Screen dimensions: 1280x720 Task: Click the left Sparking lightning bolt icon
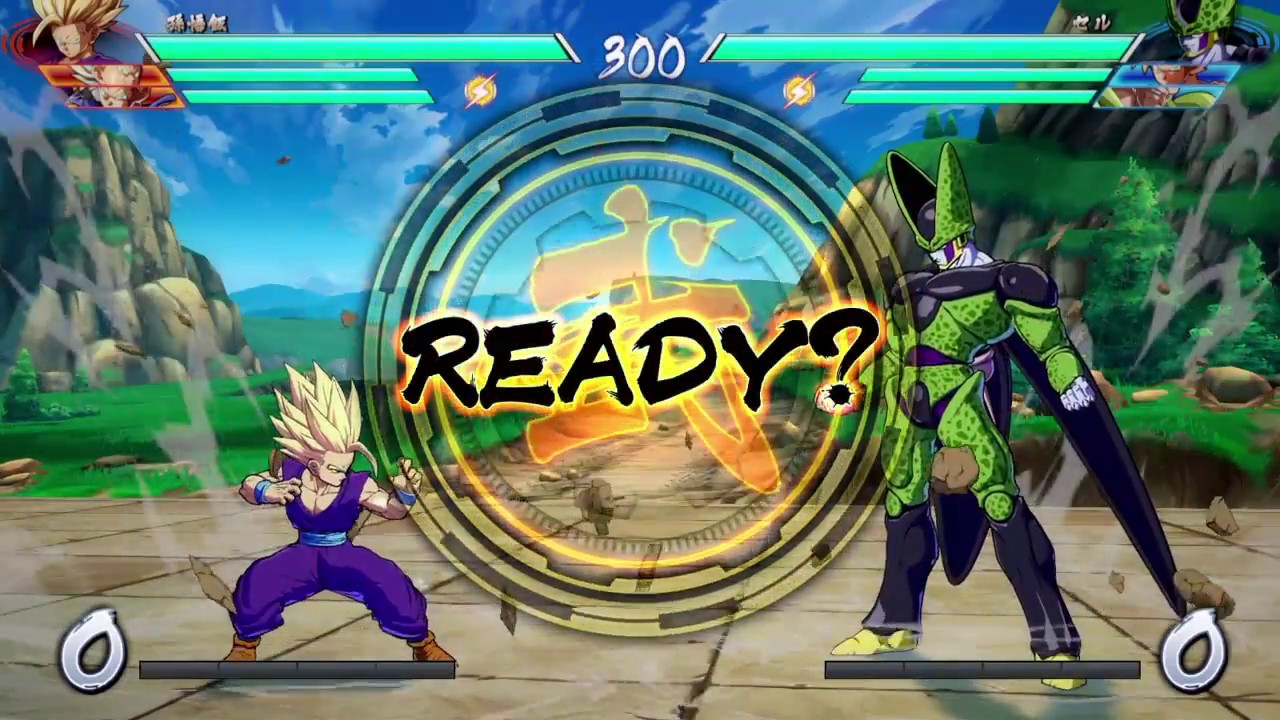[x=481, y=91]
